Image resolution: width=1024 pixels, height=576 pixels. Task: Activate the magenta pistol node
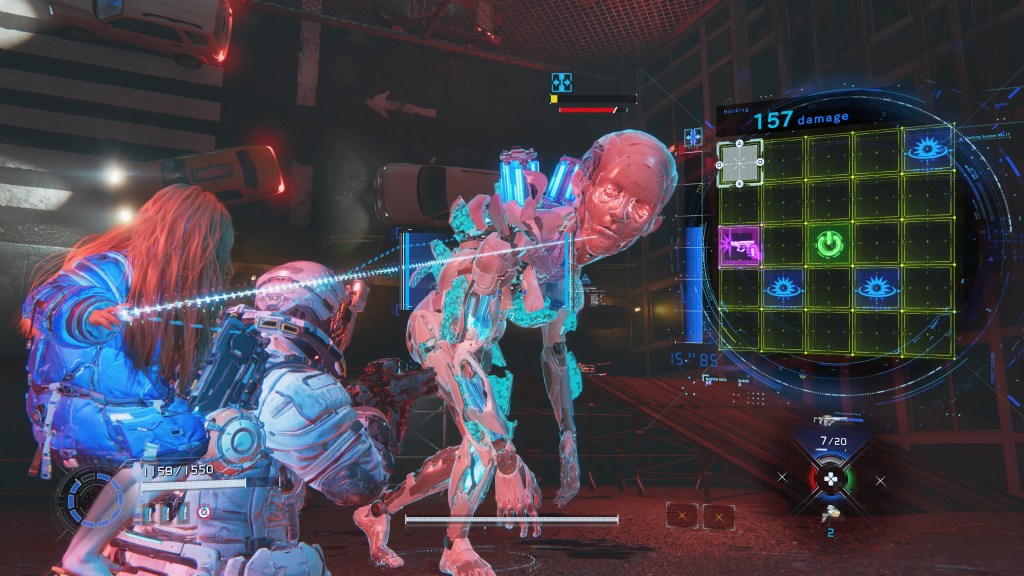739,243
